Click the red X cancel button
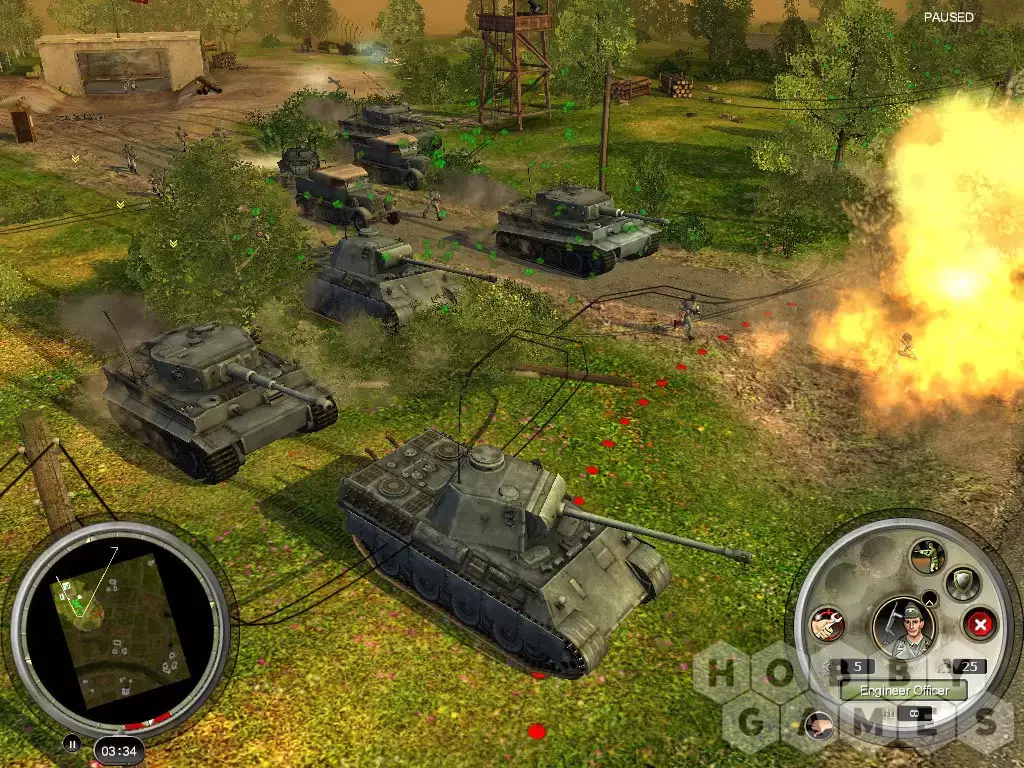Screen dimensions: 1024x768 pos(980,625)
